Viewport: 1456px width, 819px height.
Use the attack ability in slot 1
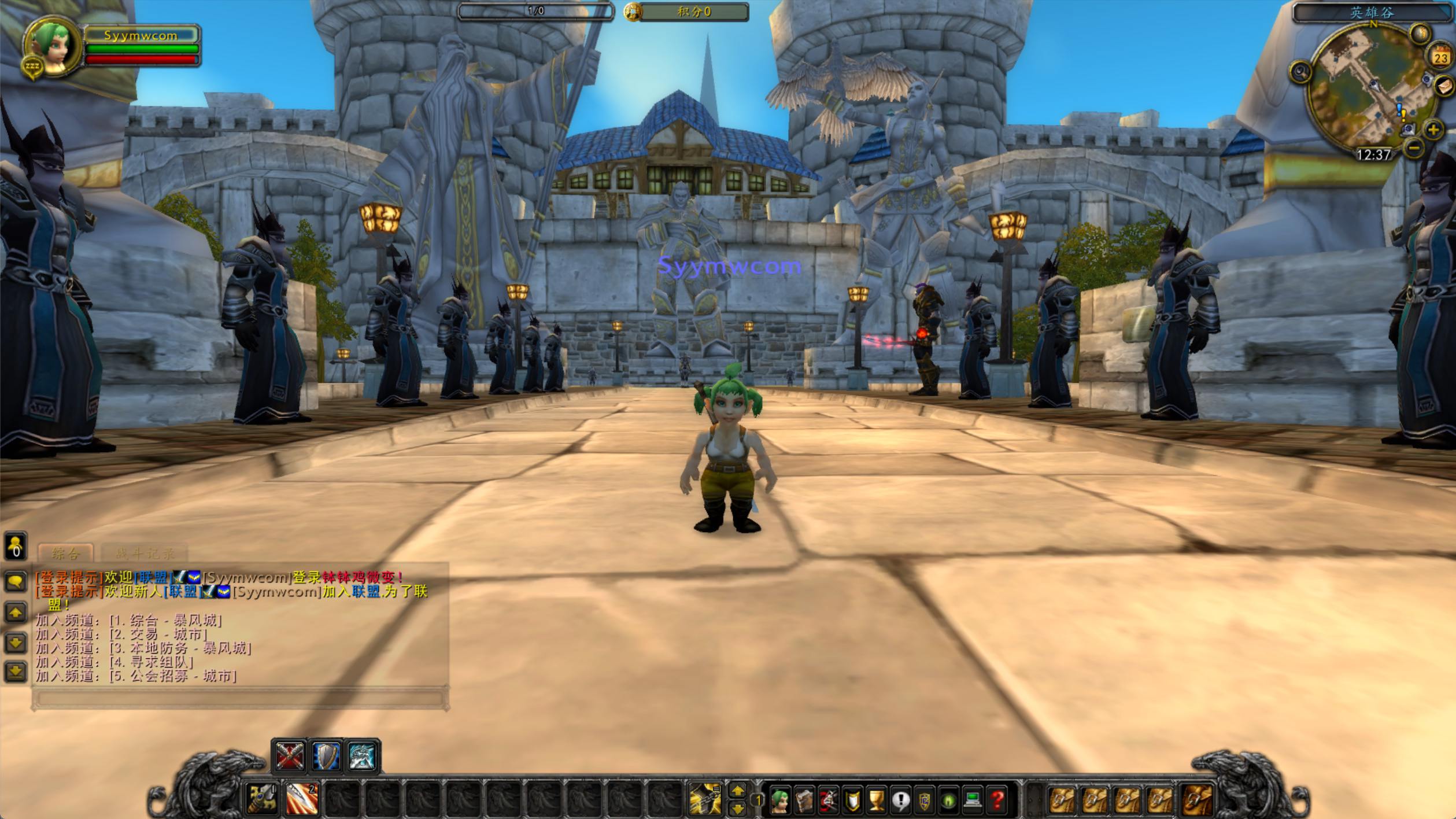[261, 799]
